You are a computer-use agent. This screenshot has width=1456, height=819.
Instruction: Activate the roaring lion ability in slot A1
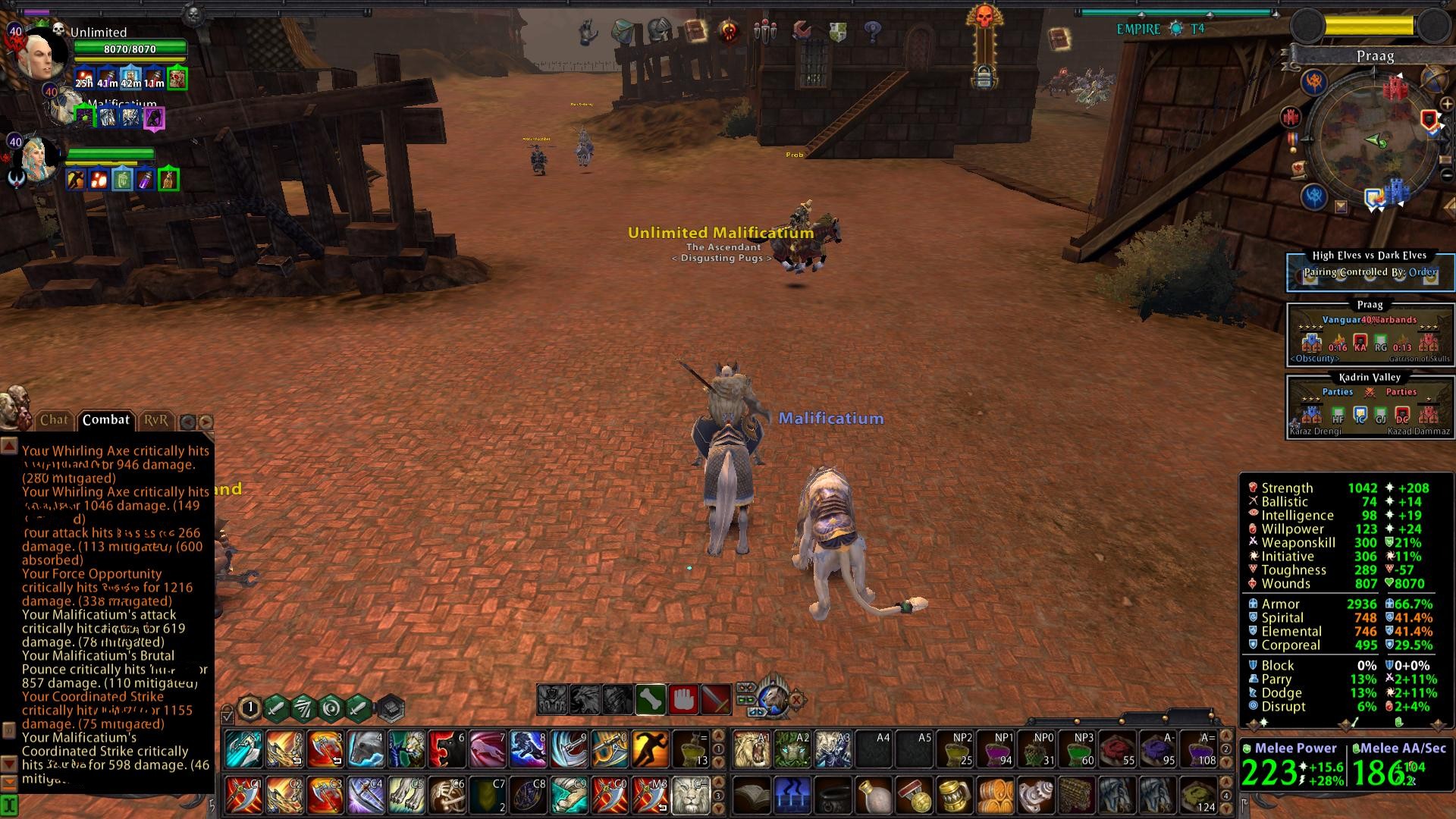752,748
